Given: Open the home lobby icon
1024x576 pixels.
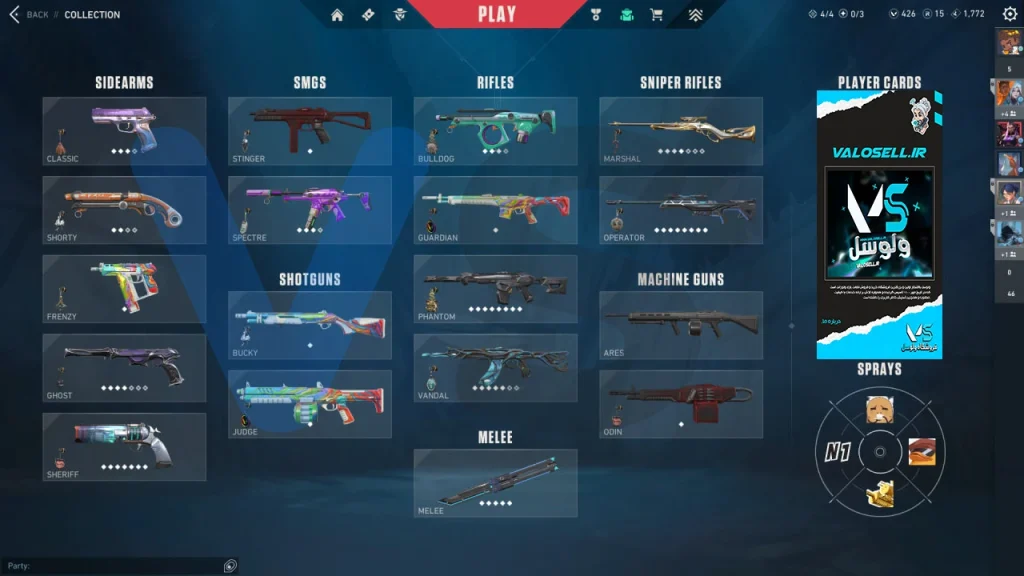Looking at the screenshot, I should coord(337,14).
